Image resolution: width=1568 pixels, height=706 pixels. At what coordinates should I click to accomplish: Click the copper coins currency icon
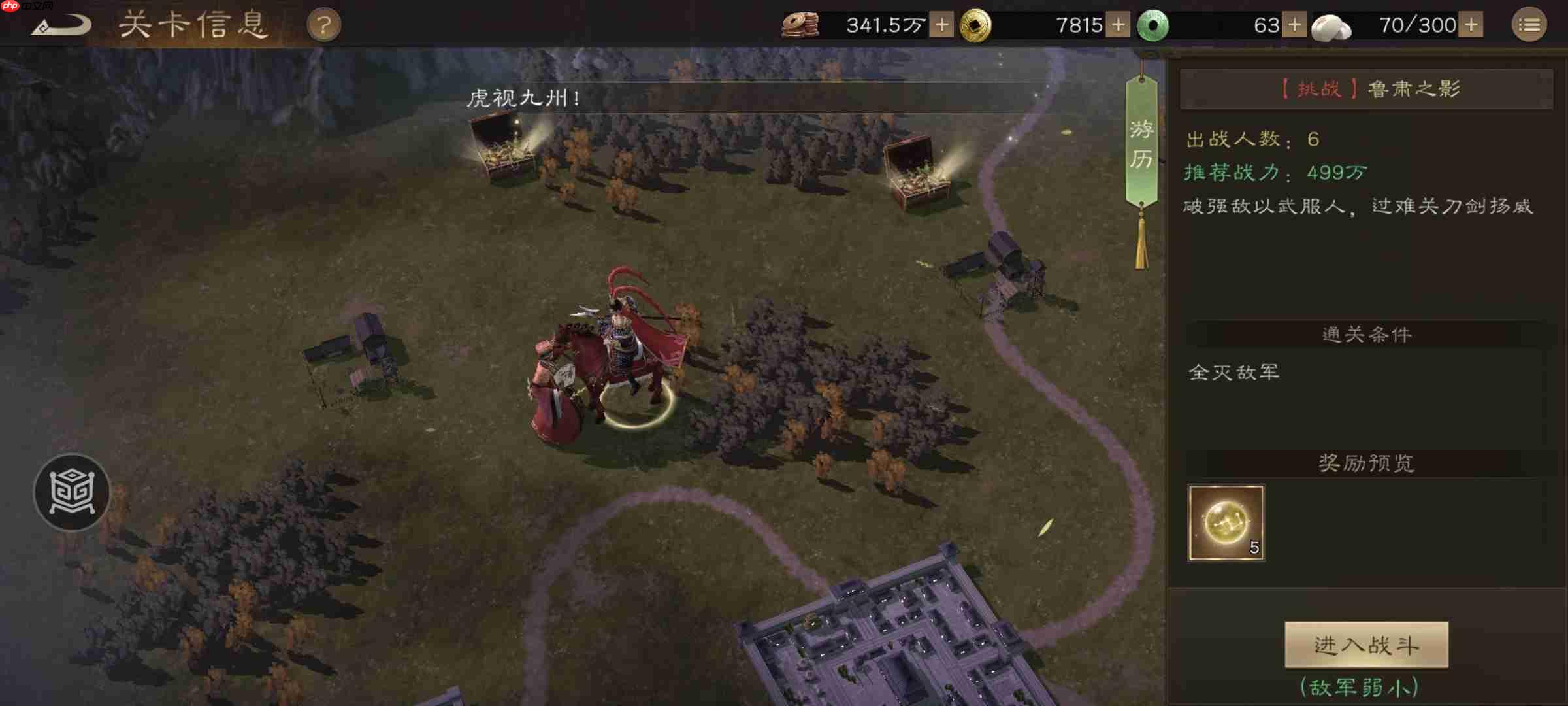802,23
